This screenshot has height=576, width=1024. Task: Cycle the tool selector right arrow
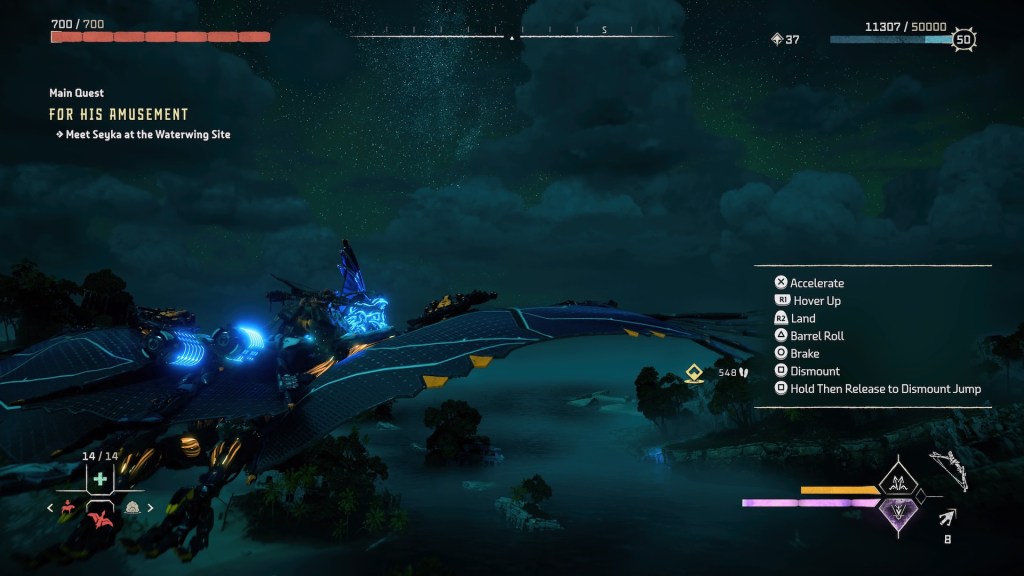pyautogui.click(x=151, y=508)
